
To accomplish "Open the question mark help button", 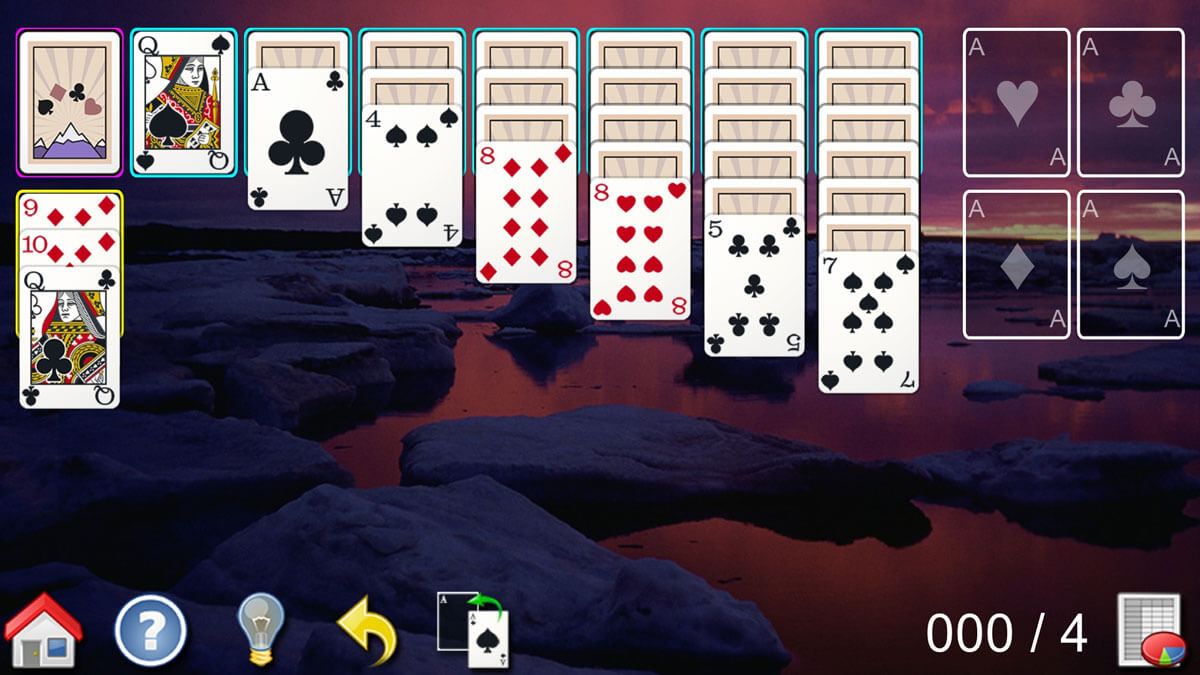I will tap(151, 630).
